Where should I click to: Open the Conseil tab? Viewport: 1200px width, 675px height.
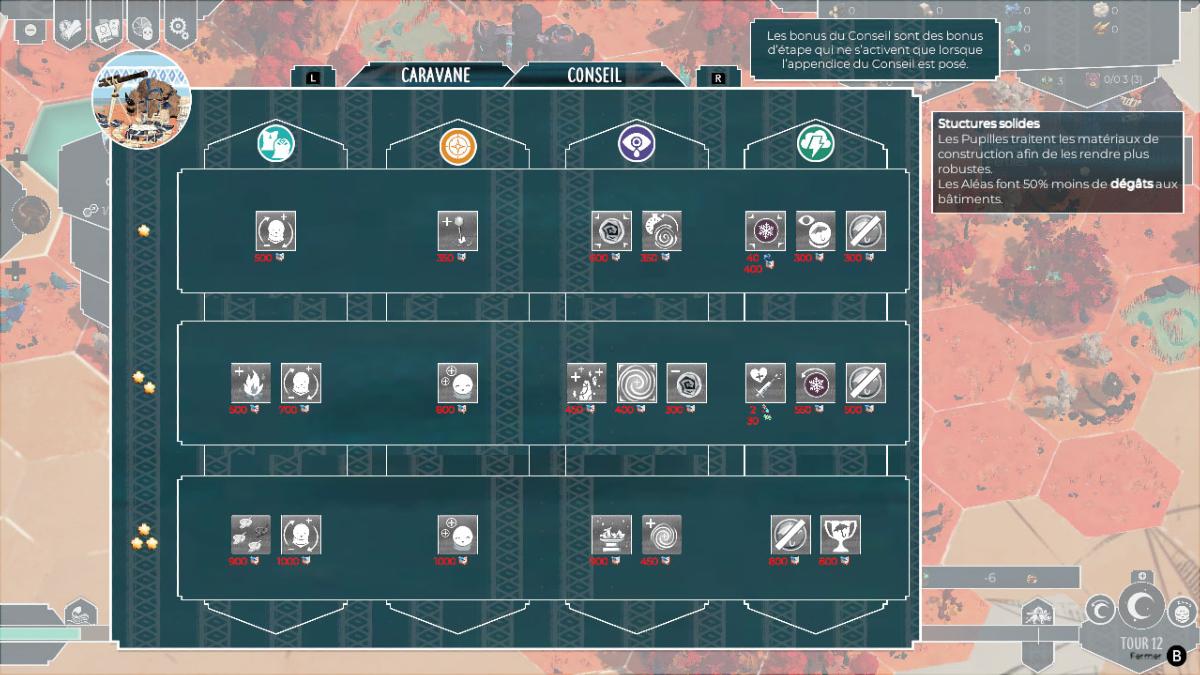594,75
